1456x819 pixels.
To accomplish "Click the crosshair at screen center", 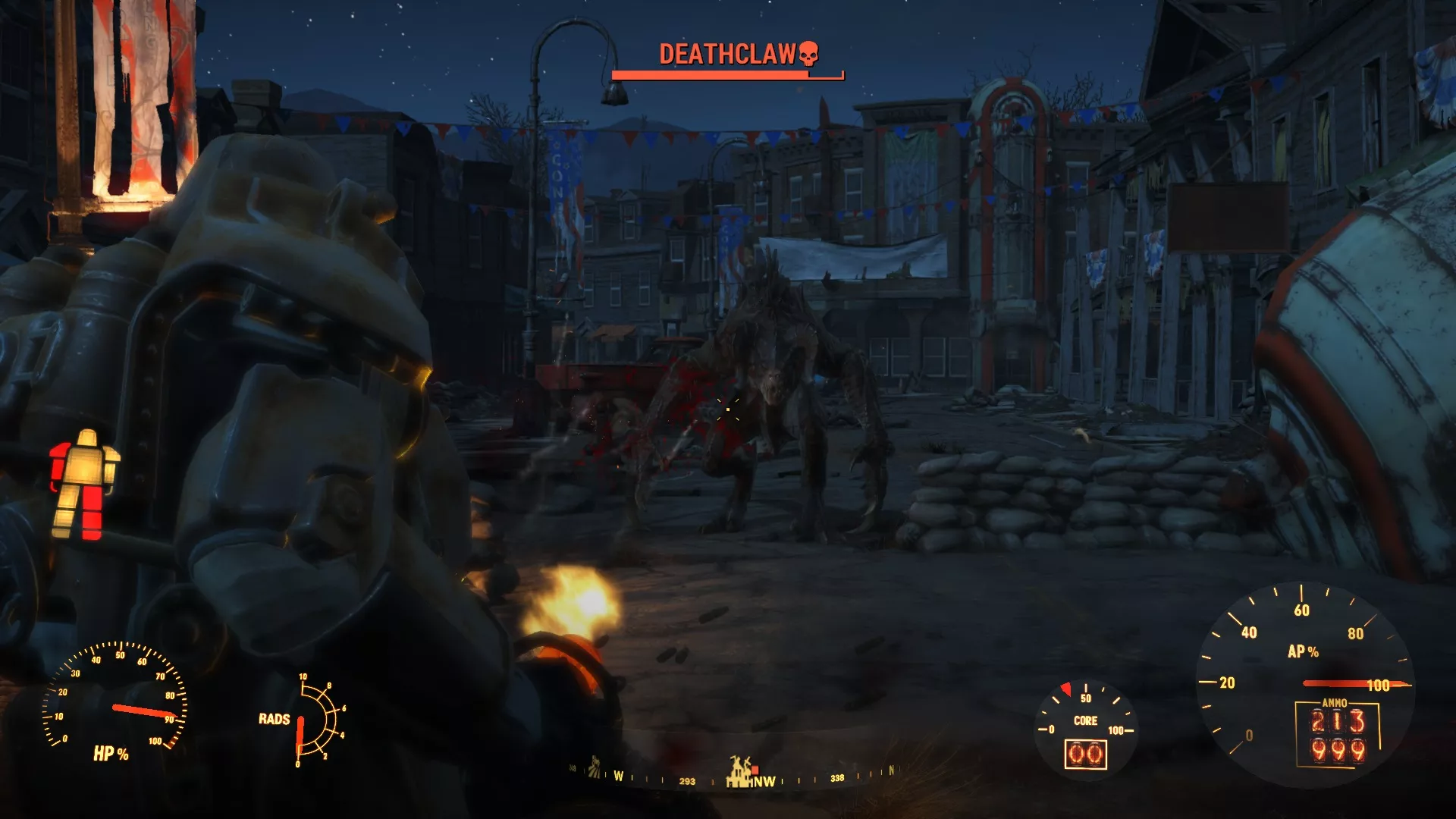I will click(728, 409).
